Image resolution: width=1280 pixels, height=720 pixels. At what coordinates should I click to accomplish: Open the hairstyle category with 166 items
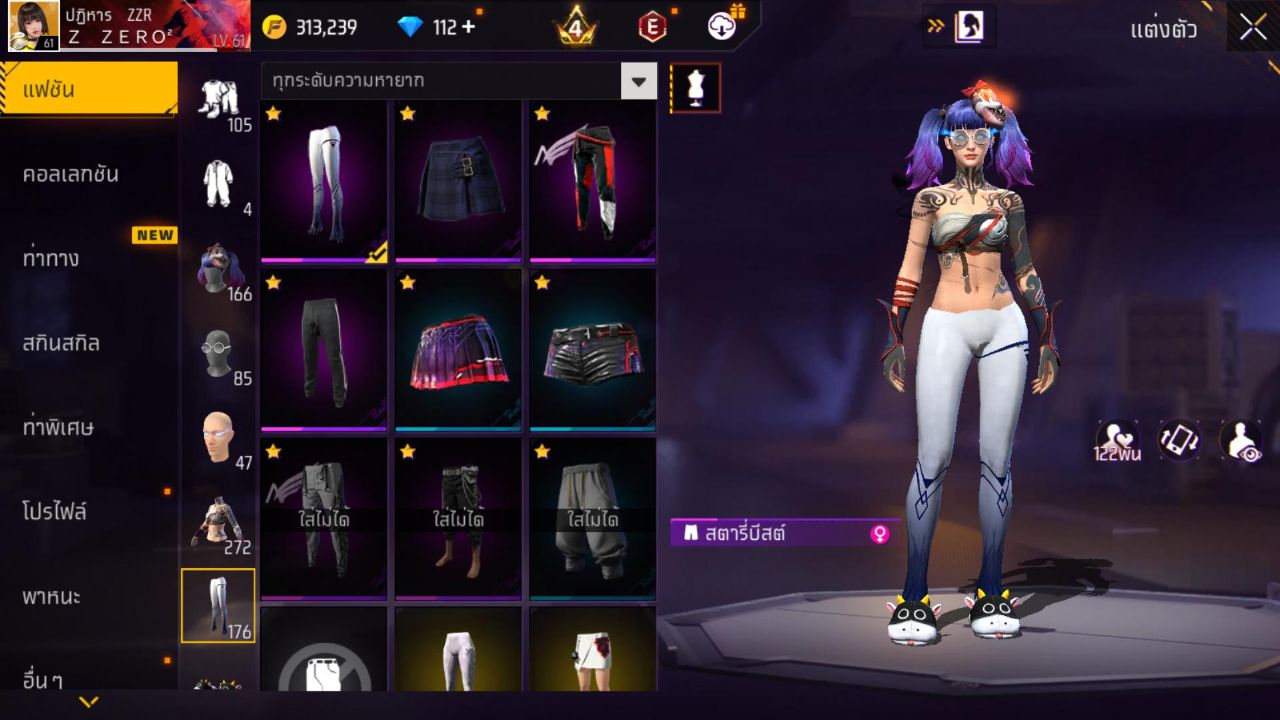point(222,268)
